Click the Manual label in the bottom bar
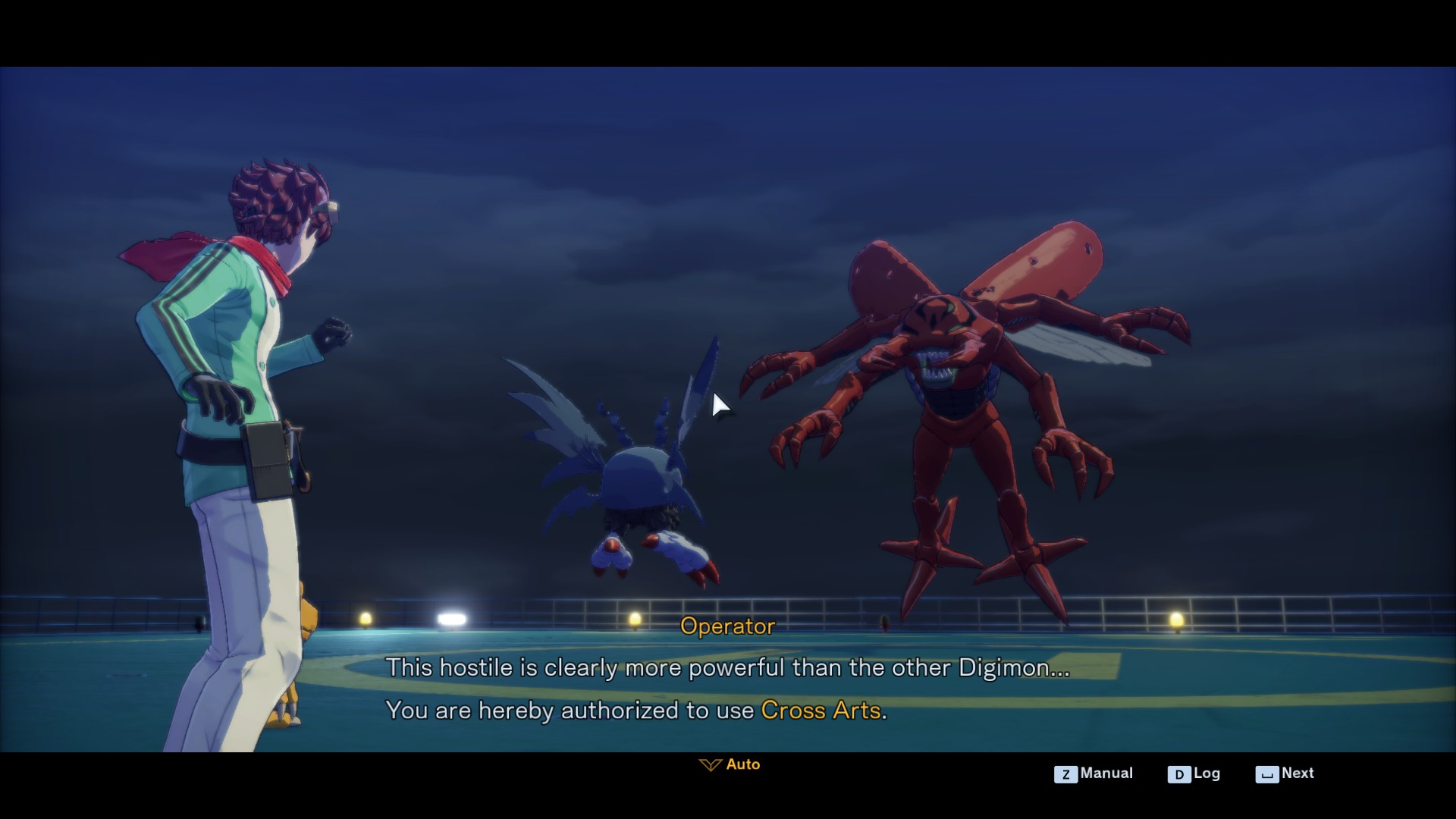 (1106, 773)
